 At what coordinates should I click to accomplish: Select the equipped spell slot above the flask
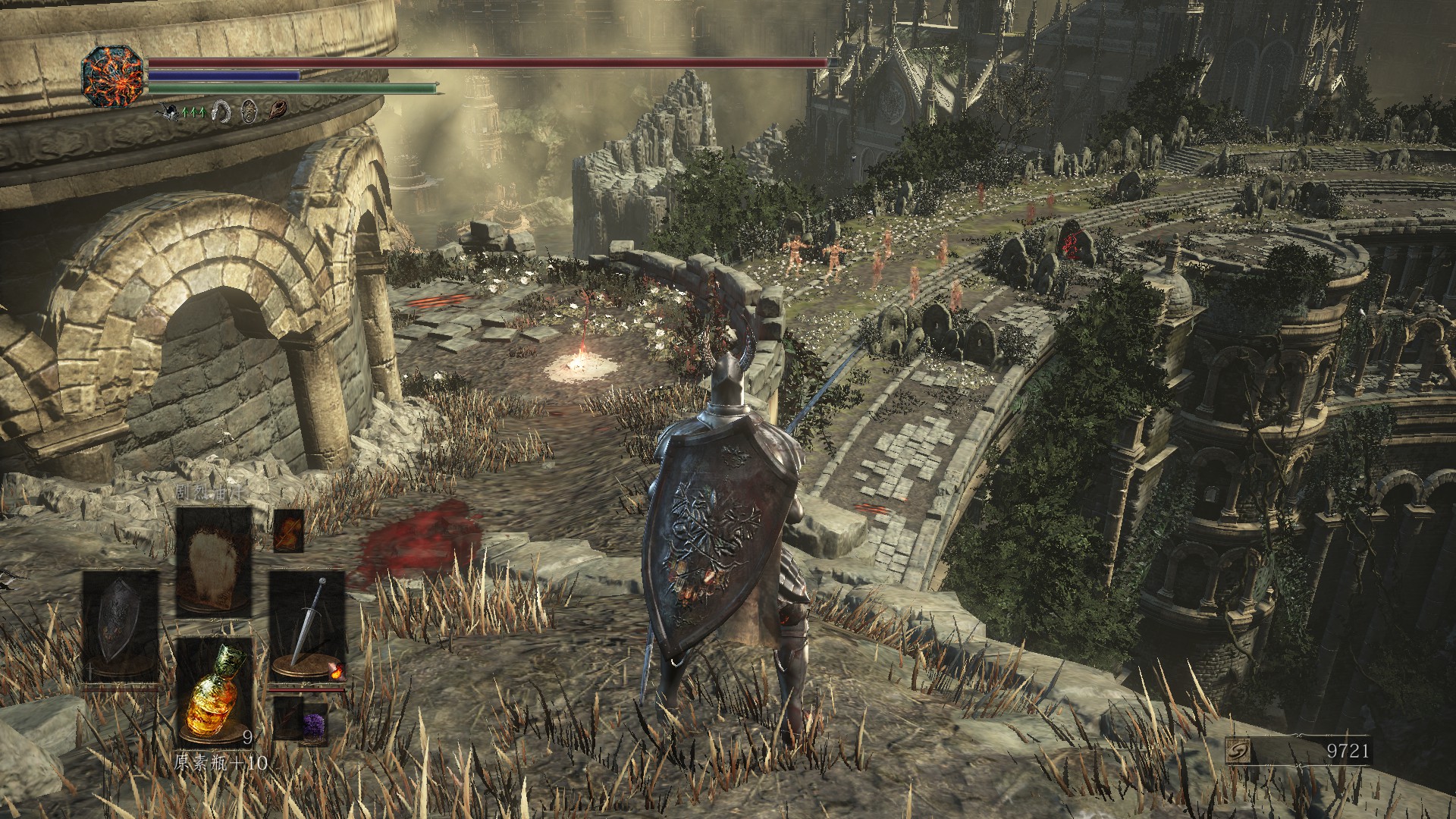pos(215,560)
